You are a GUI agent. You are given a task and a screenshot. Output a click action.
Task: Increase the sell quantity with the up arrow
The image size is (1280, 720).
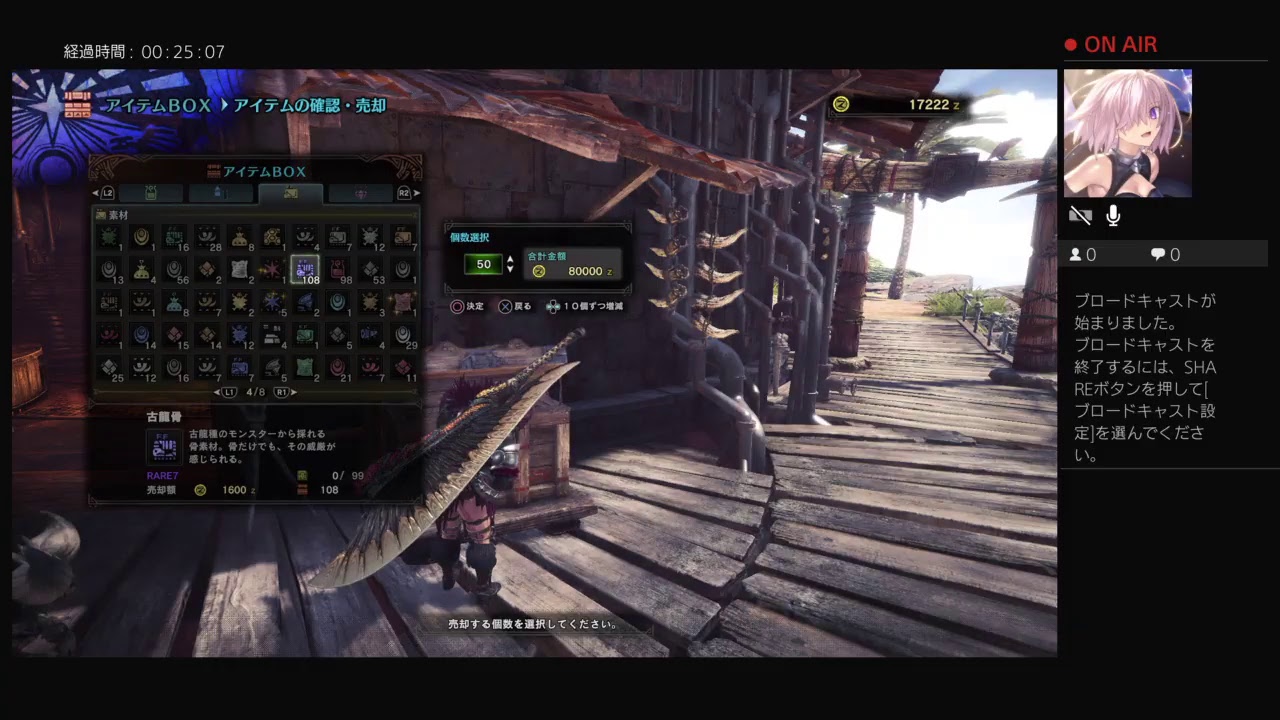pyautogui.click(x=510, y=259)
